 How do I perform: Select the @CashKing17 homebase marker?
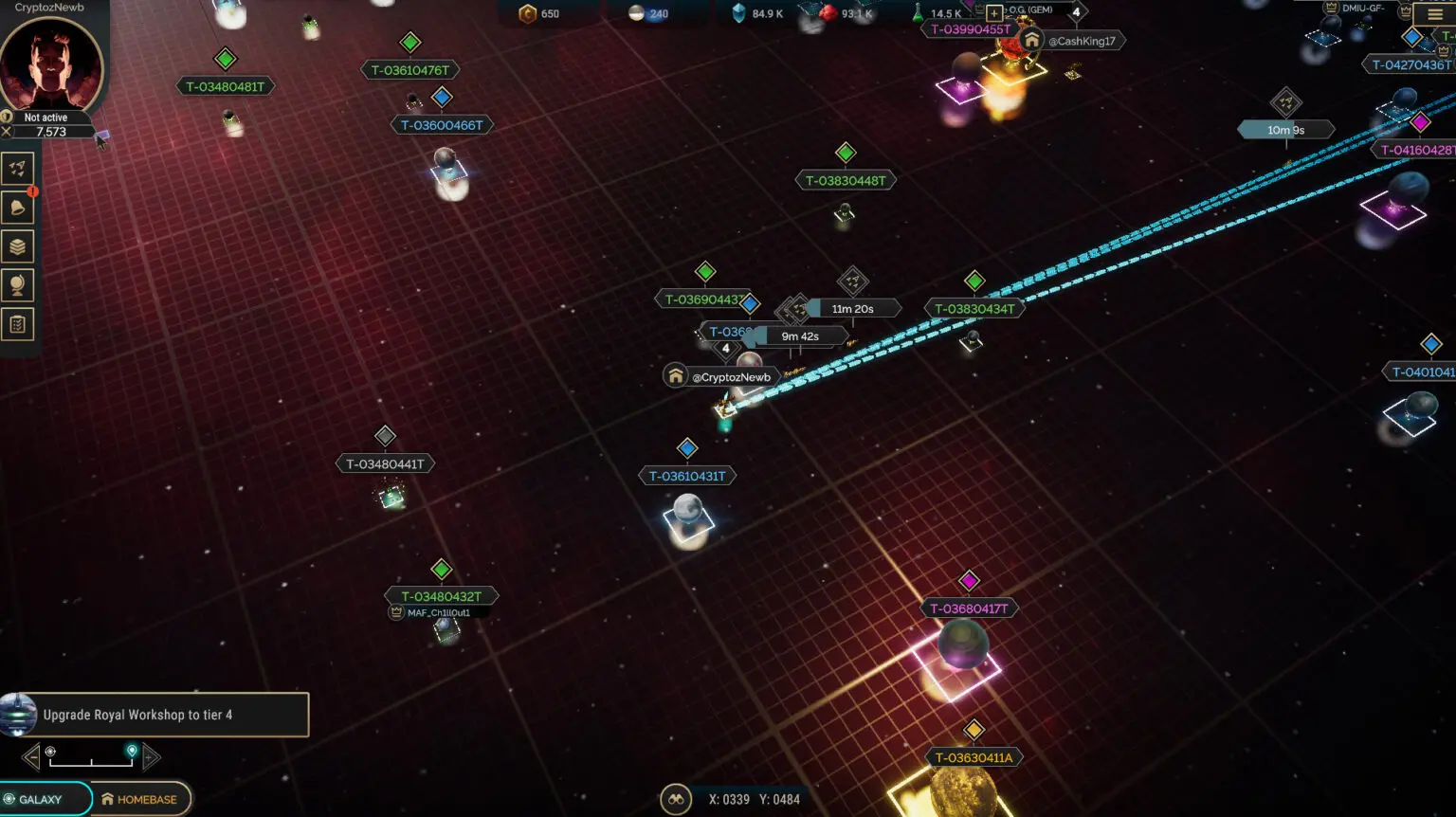pyautogui.click(x=1073, y=41)
